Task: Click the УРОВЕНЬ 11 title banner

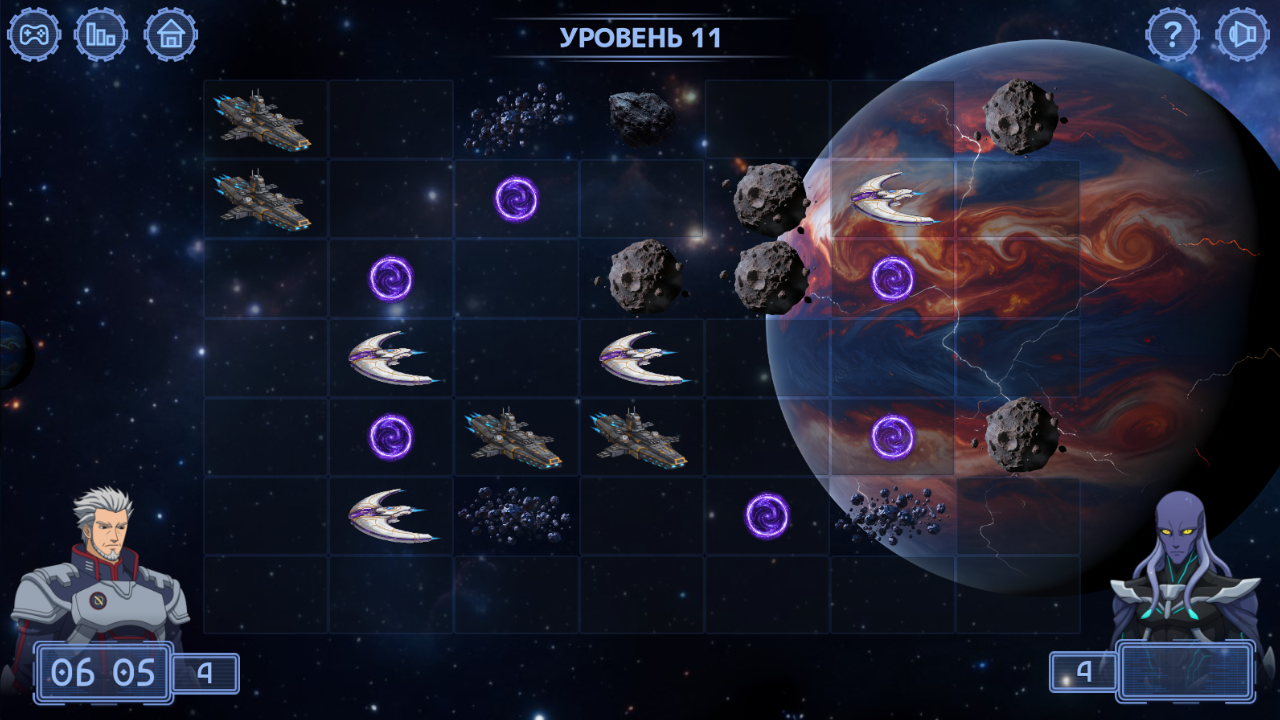Action: (x=640, y=37)
